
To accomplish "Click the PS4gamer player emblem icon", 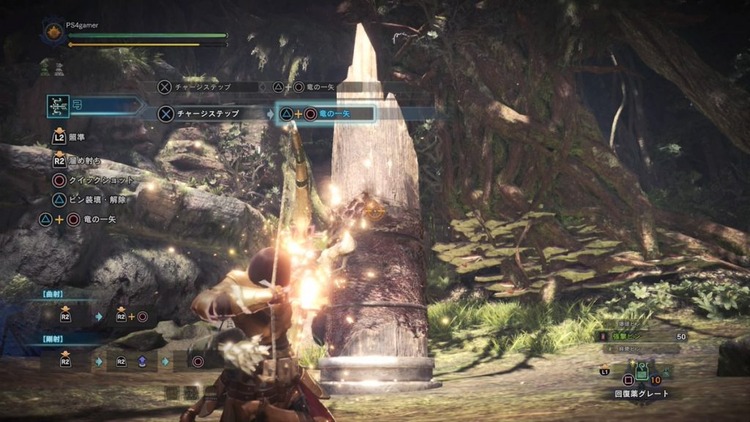I will tap(52, 33).
